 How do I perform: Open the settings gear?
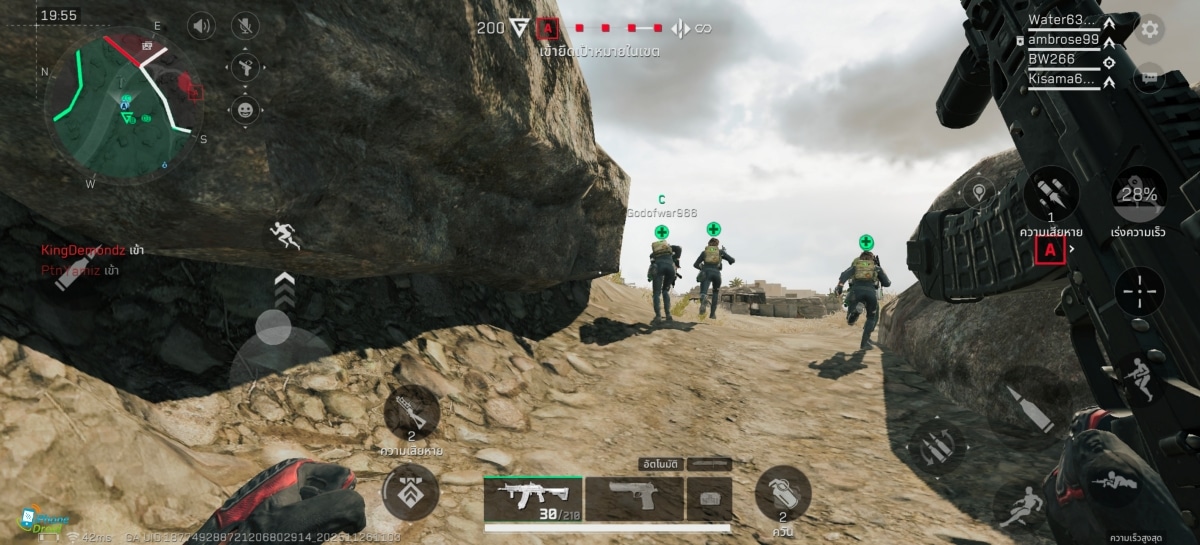[1150, 29]
